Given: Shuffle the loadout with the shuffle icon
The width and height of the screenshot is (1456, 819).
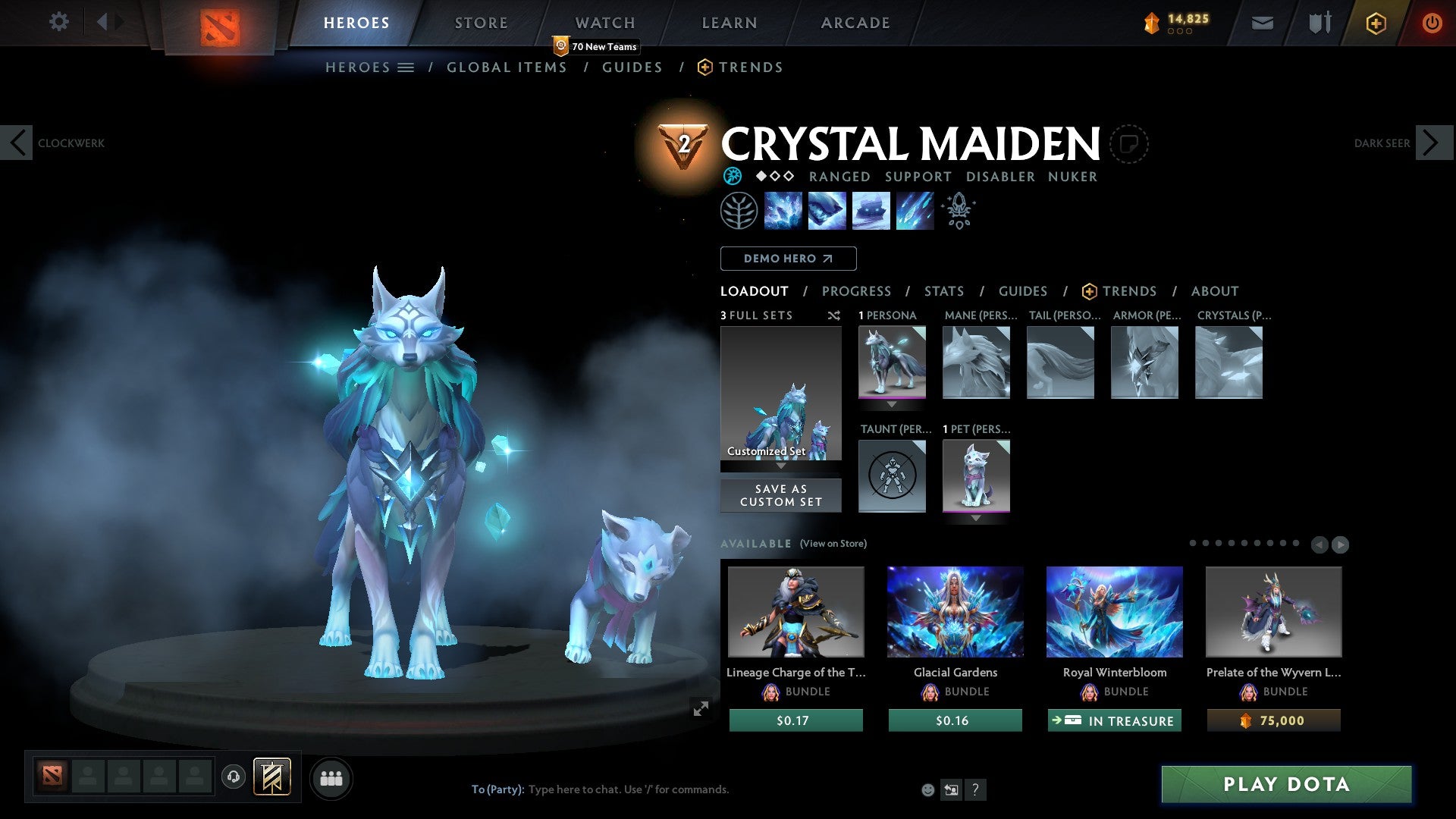Looking at the screenshot, I should (834, 316).
